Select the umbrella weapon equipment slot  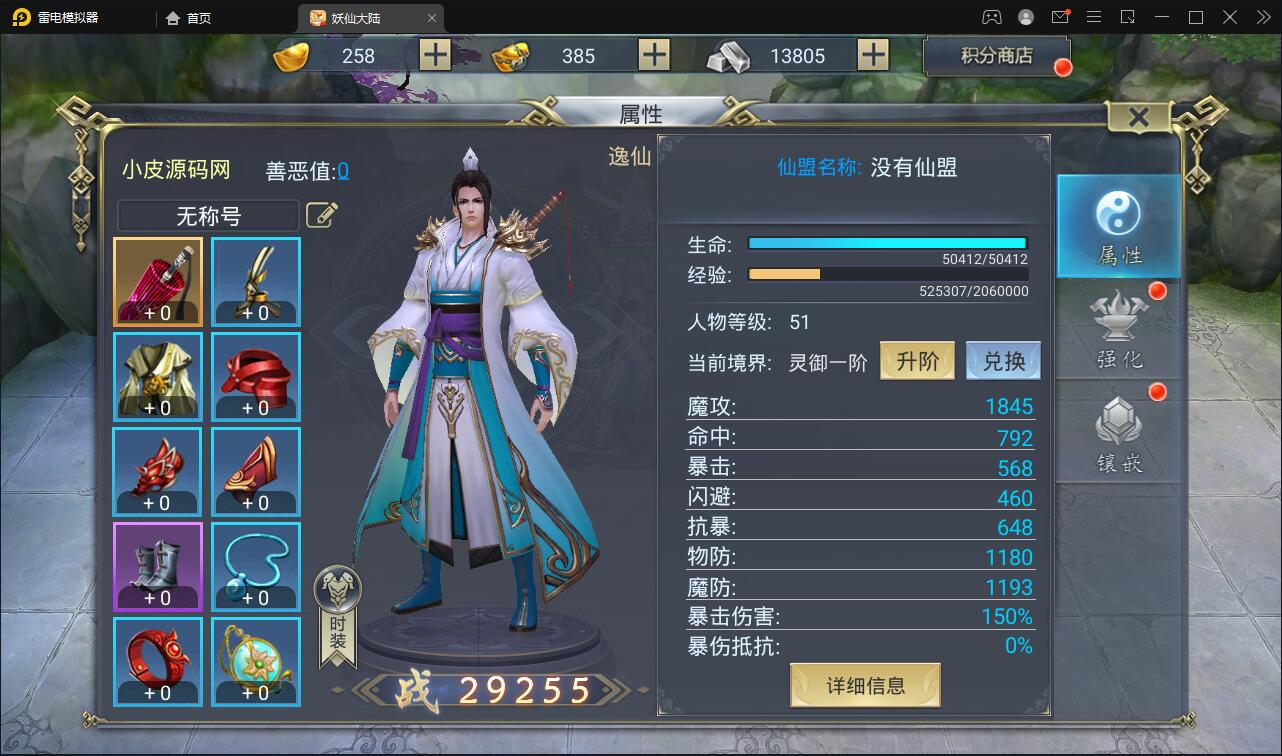(x=157, y=281)
